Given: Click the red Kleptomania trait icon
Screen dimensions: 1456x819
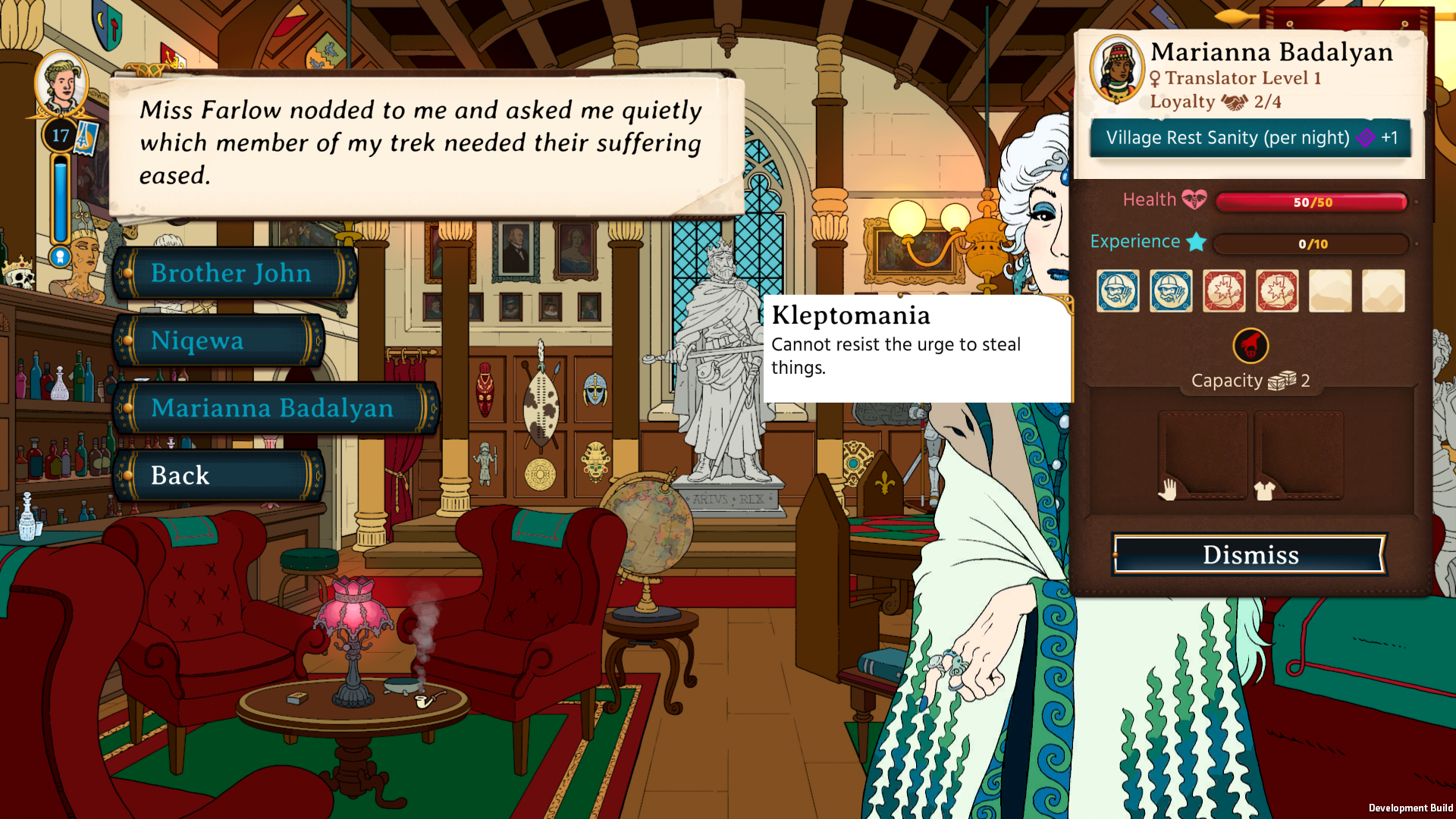Looking at the screenshot, I should (1250, 346).
